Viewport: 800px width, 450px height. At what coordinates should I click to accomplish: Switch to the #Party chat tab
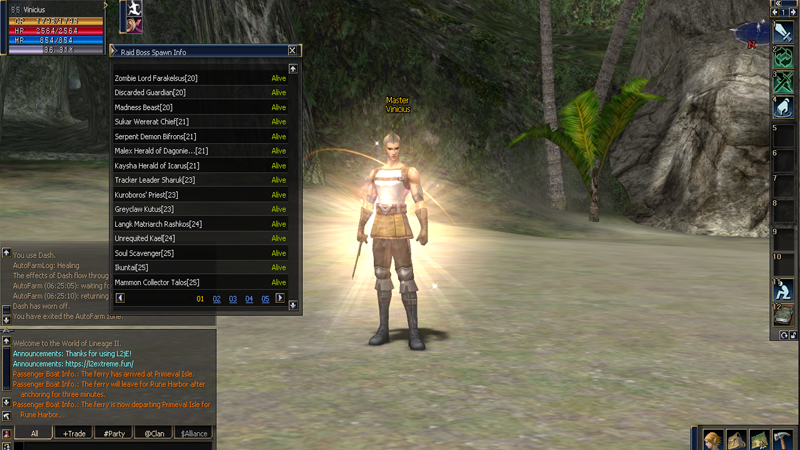[x=114, y=434]
